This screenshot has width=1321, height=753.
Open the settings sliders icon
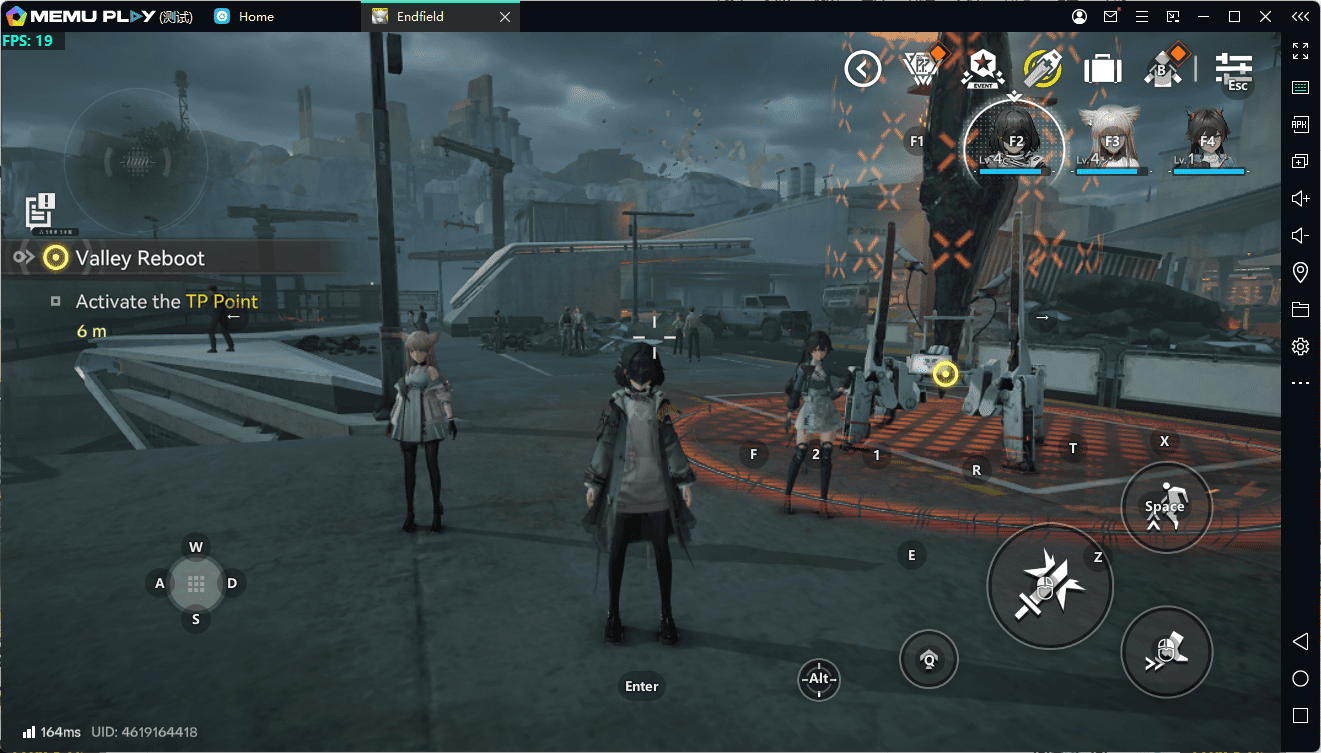click(1233, 68)
